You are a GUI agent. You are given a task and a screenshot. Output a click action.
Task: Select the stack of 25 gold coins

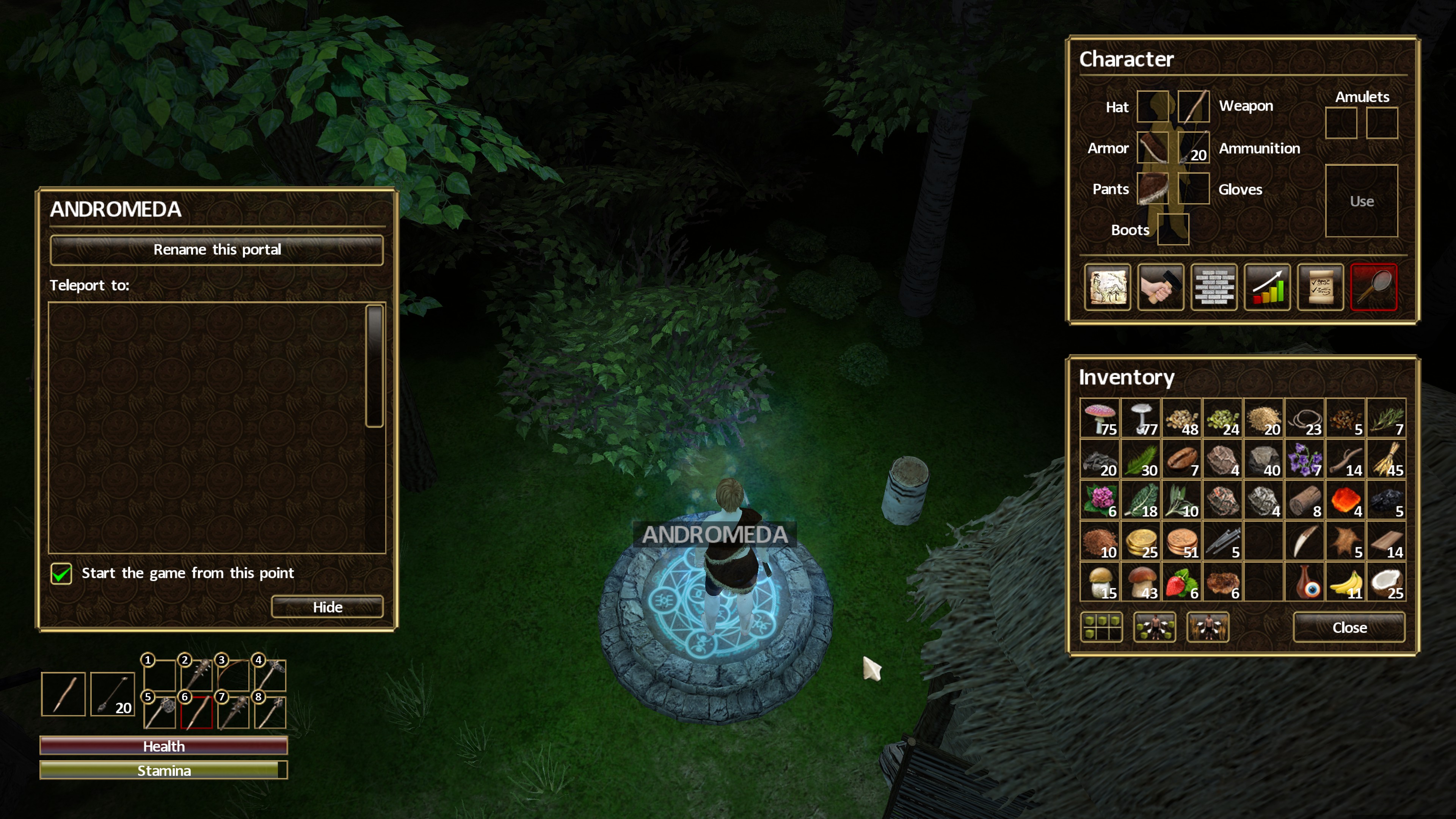pyautogui.click(x=1141, y=541)
